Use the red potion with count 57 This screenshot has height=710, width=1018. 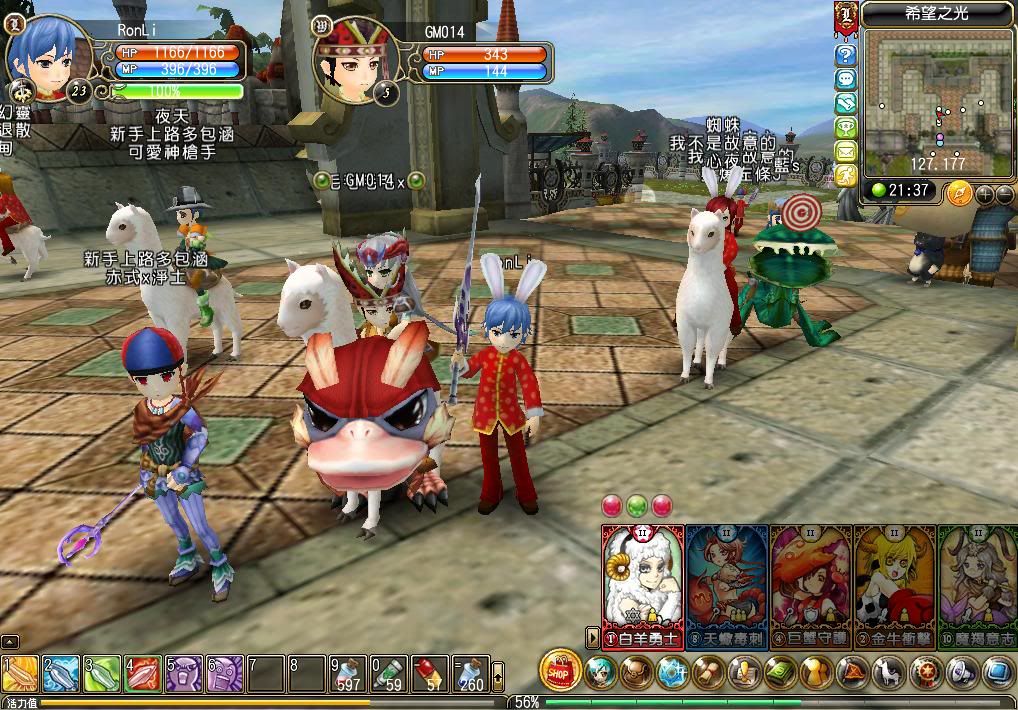coord(430,673)
